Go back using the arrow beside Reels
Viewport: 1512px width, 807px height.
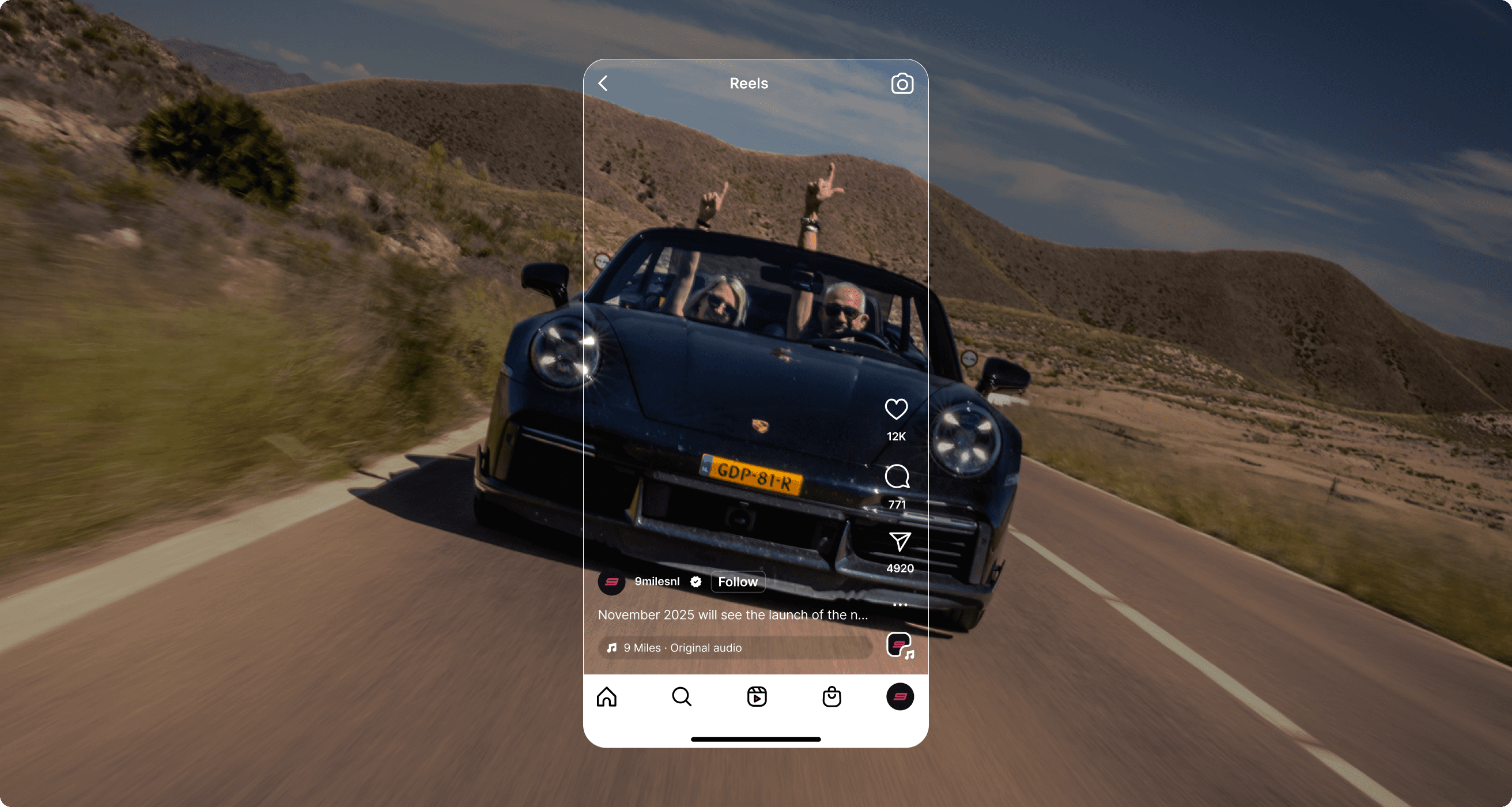603,84
